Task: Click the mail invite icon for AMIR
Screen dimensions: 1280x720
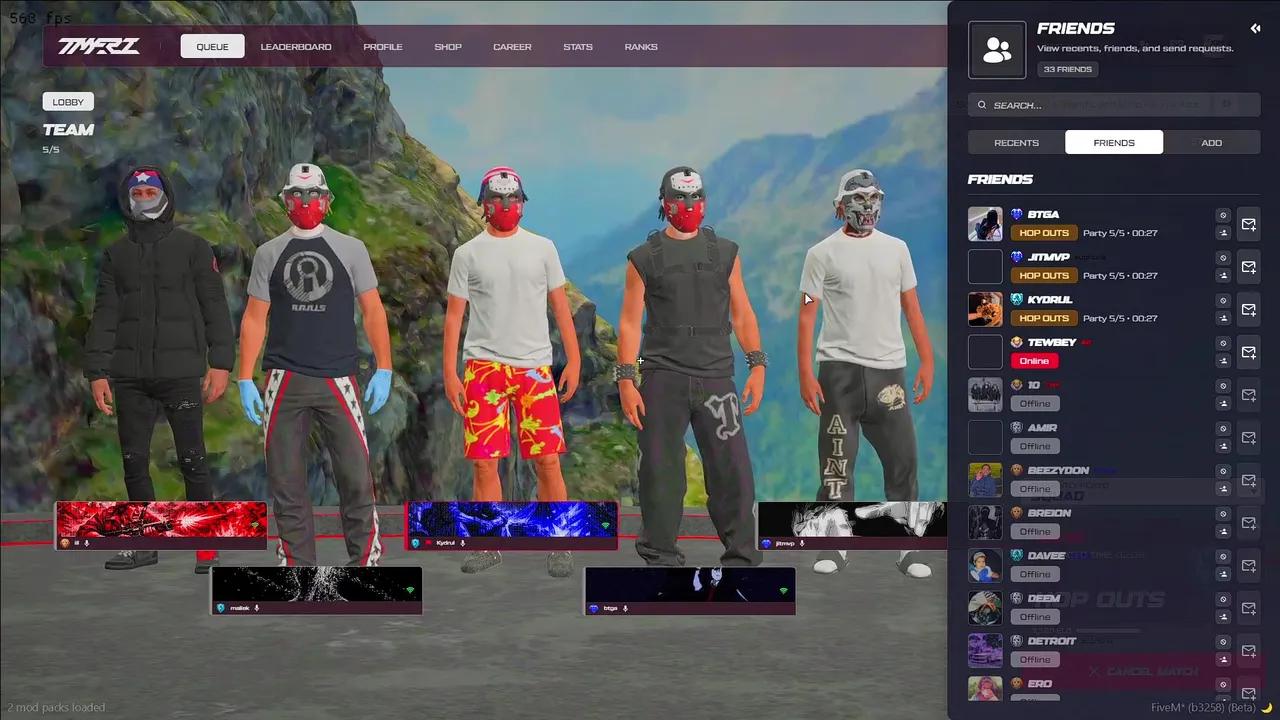Action: coord(1248,438)
